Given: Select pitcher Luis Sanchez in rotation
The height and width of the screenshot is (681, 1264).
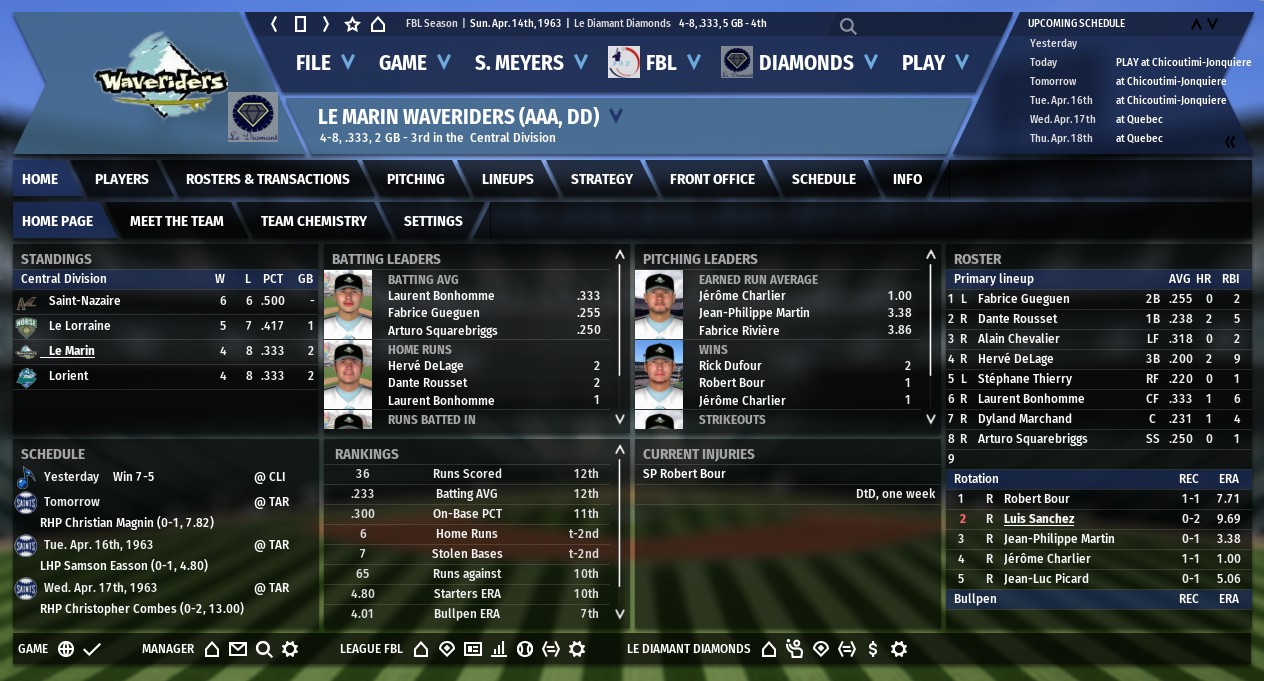Looking at the screenshot, I should click(x=1038, y=519).
